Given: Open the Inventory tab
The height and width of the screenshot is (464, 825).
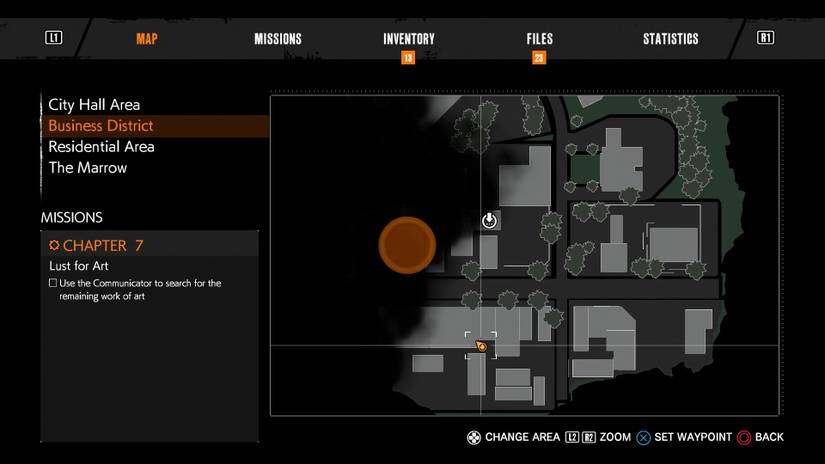Looking at the screenshot, I should coord(409,39).
